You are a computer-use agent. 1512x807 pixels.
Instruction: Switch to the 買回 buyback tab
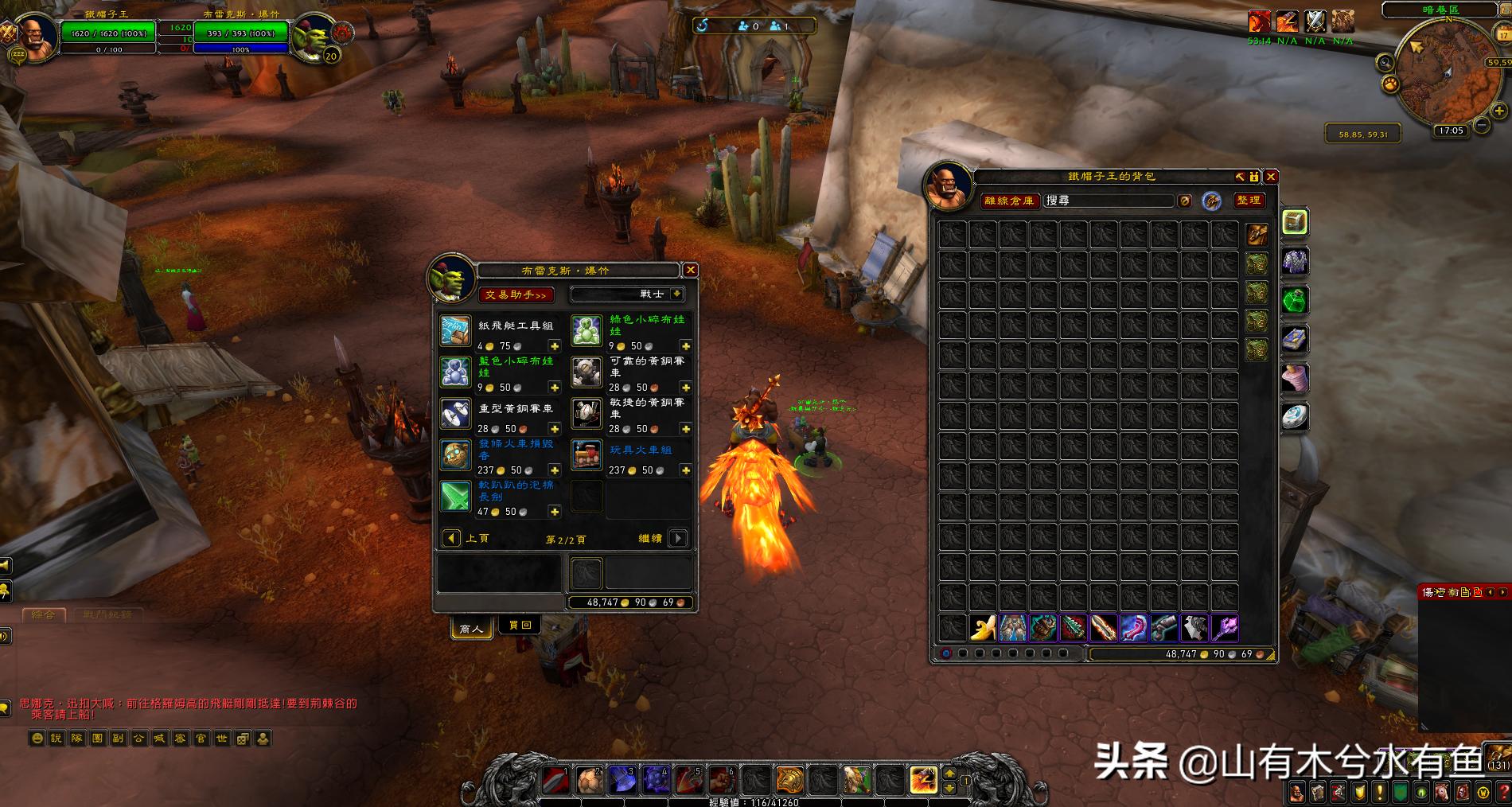(x=519, y=625)
